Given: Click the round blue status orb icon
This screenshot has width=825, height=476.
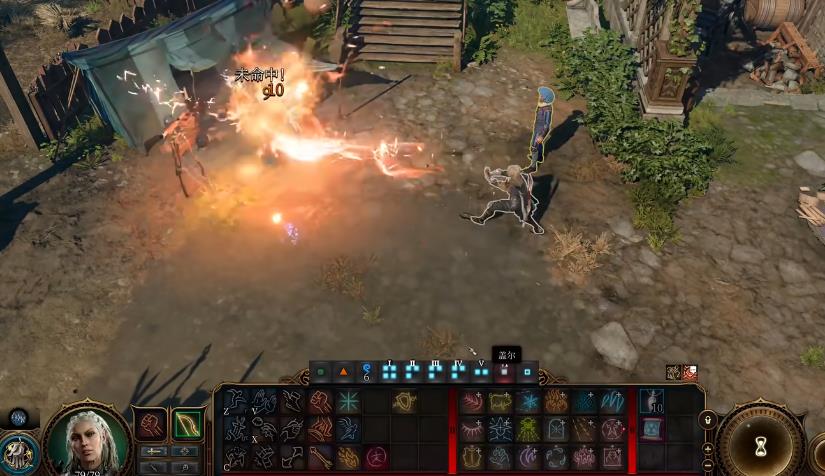Looking at the screenshot, I should pyautogui.click(x=19, y=418).
